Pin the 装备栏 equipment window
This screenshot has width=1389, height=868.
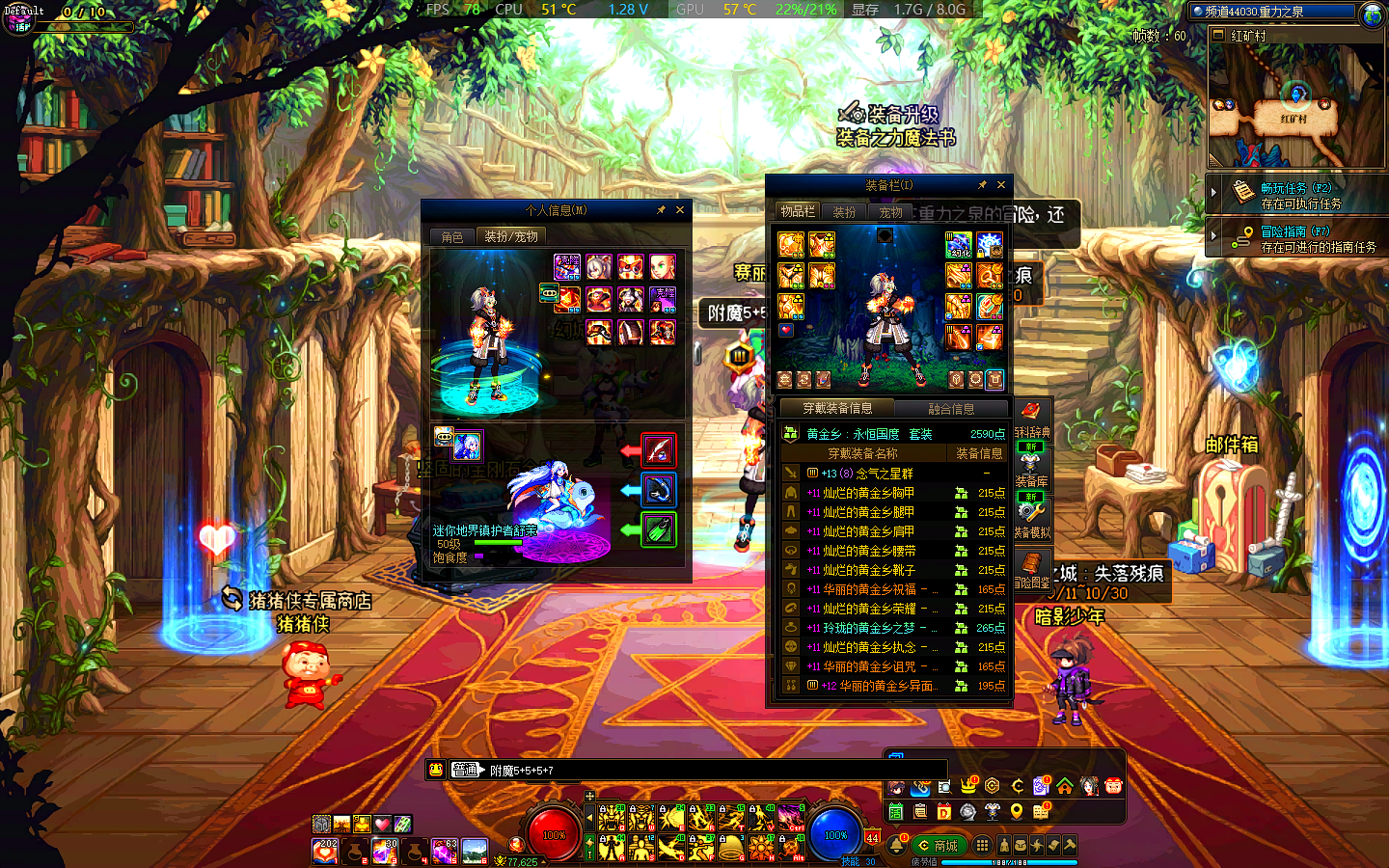982,185
